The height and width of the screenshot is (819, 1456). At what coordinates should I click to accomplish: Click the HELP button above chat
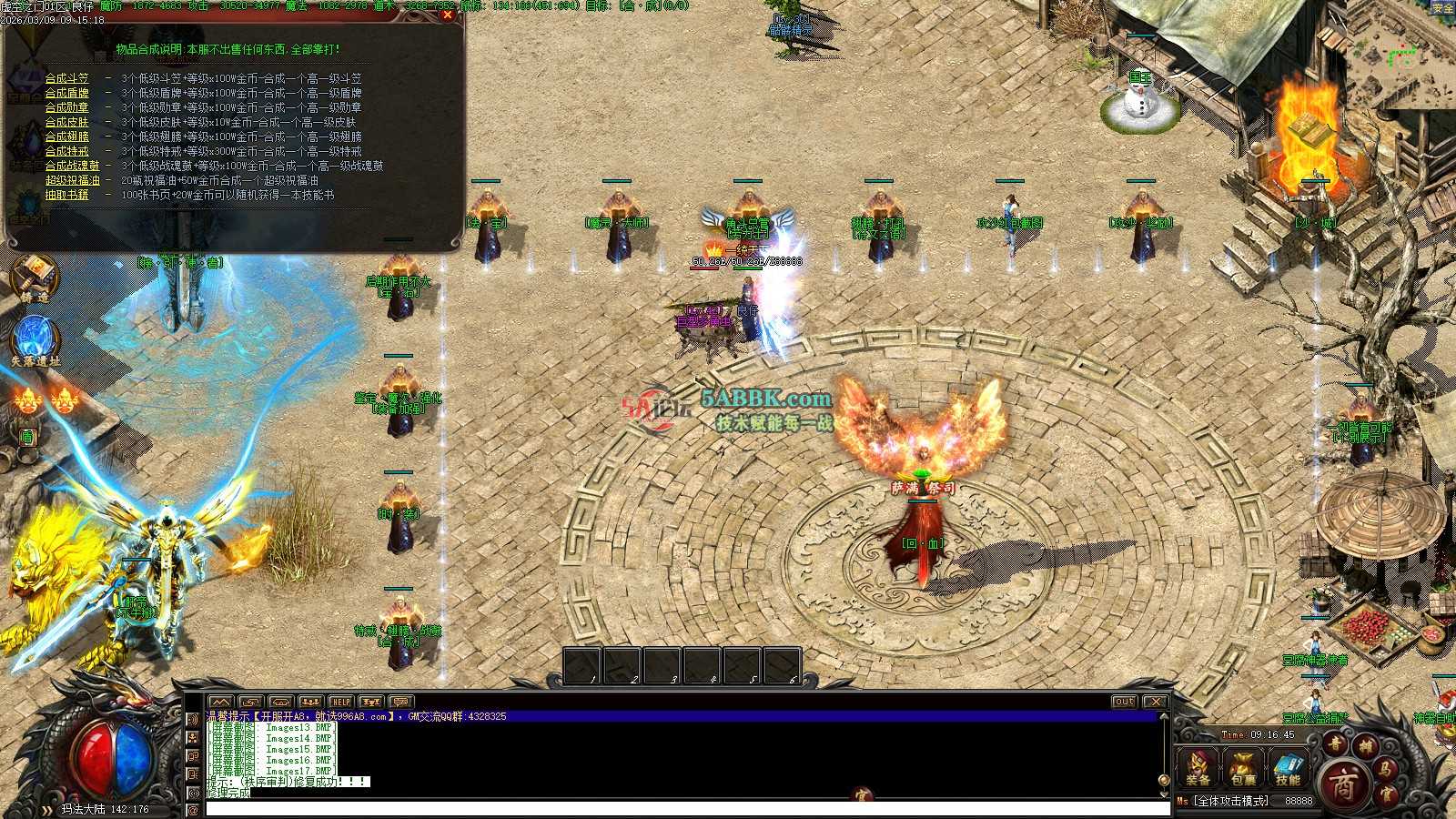tap(340, 702)
